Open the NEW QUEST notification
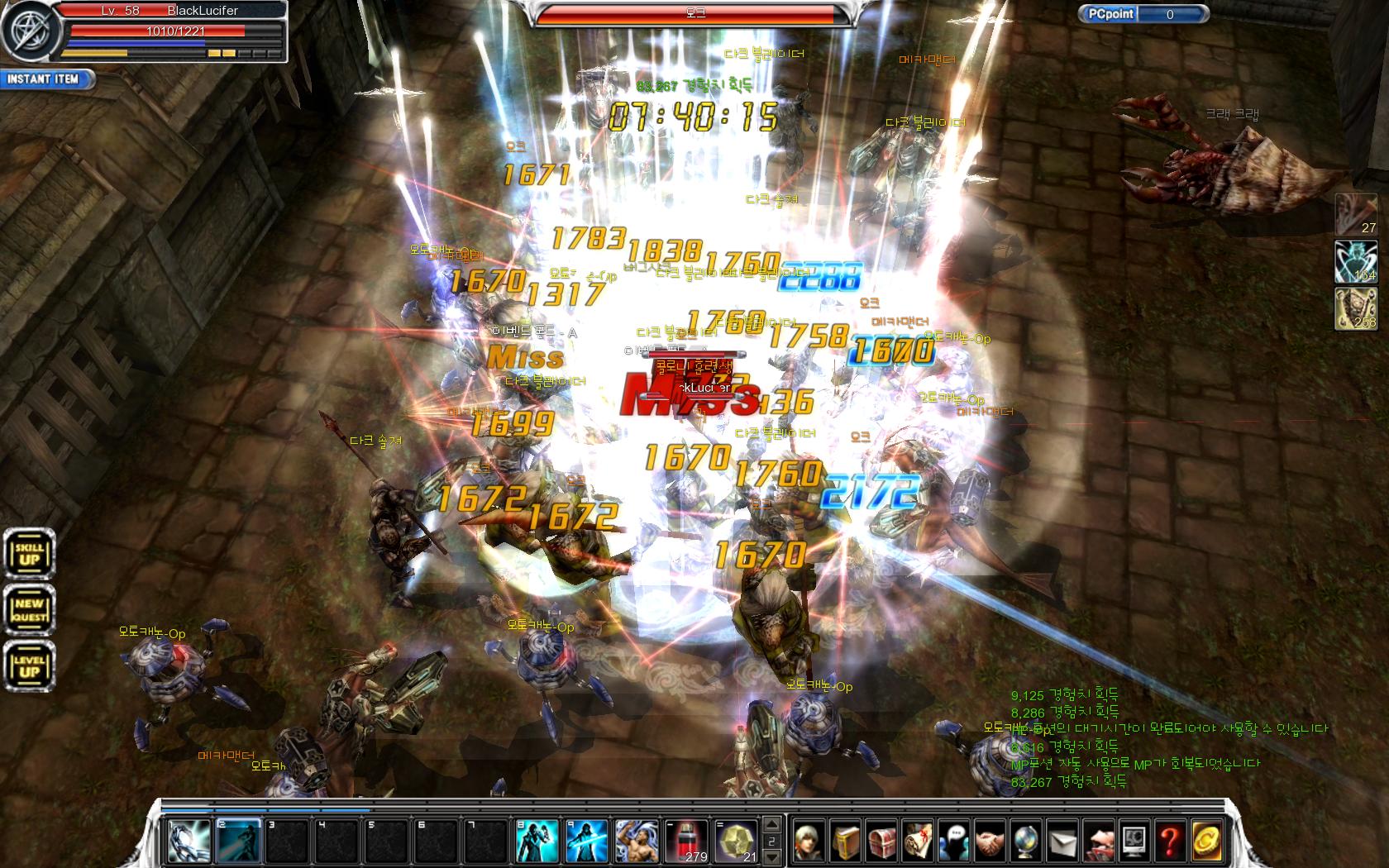1389x868 pixels. point(30,610)
